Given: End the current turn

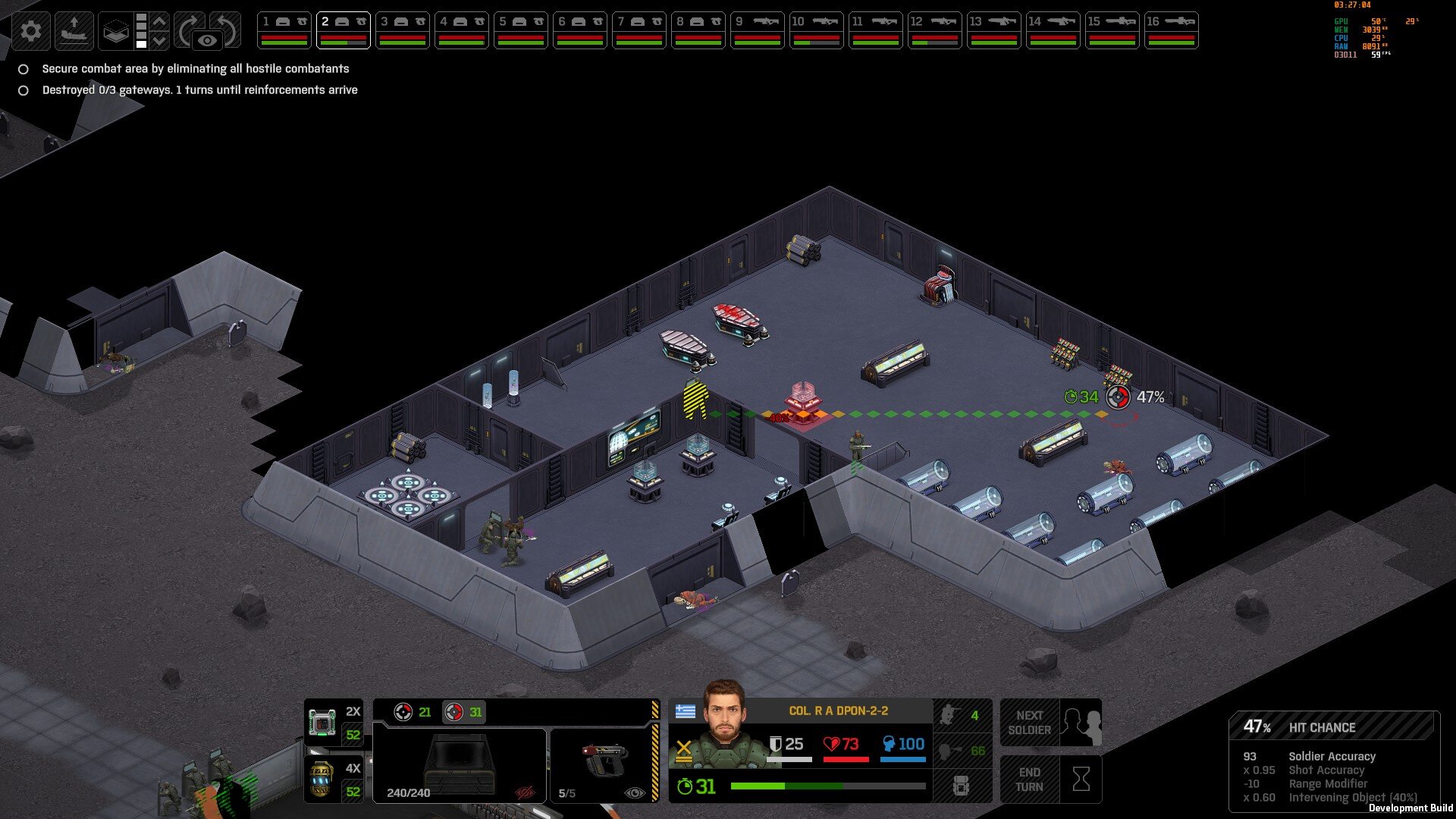Looking at the screenshot, I should 1050,779.
